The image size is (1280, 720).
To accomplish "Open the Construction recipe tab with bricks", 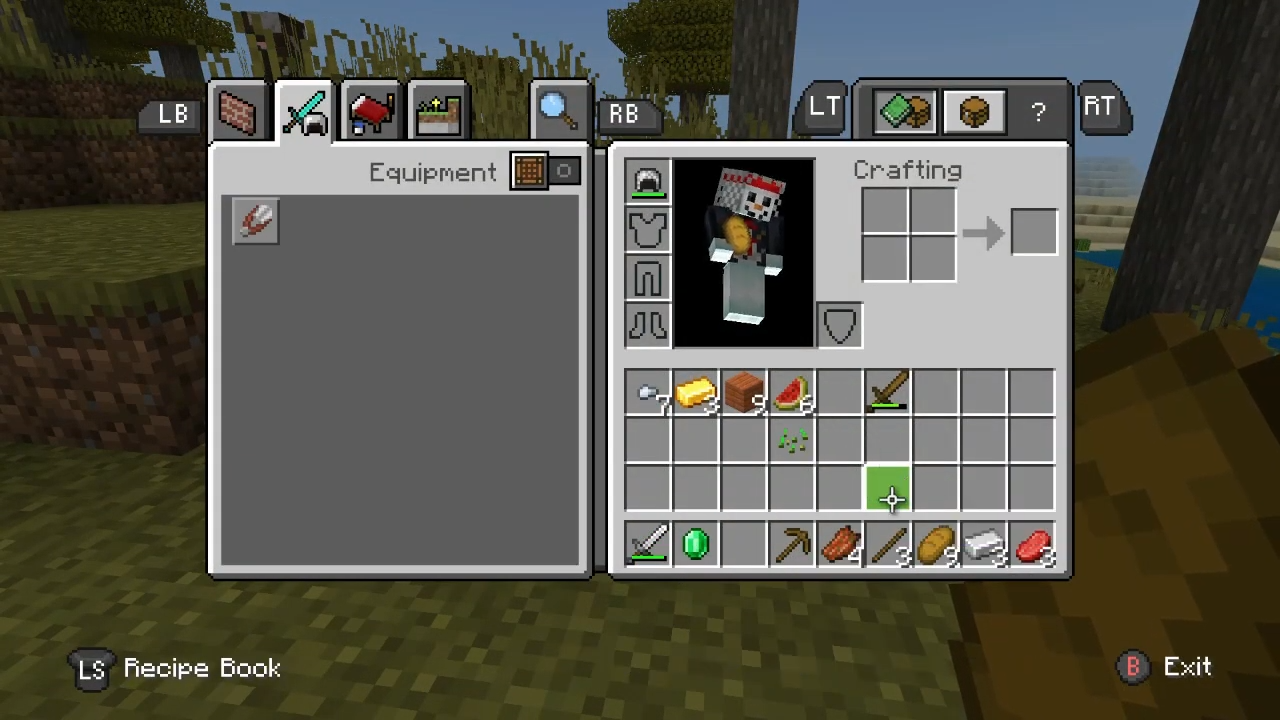I will pyautogui.click(x=238, y=113).
